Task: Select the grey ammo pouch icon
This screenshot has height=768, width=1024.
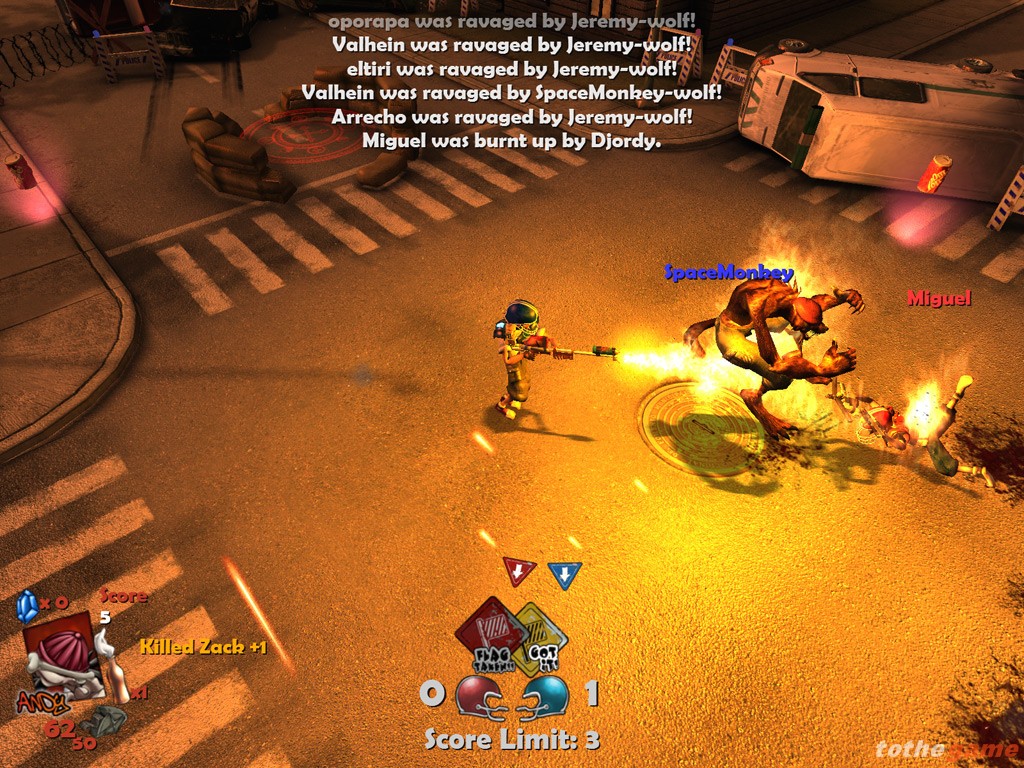Action: [x=101, y=721]
